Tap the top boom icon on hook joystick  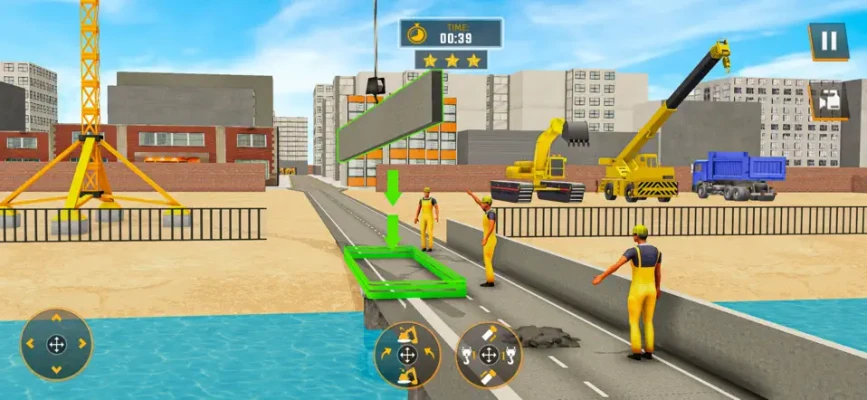click(x=489, y=333)
